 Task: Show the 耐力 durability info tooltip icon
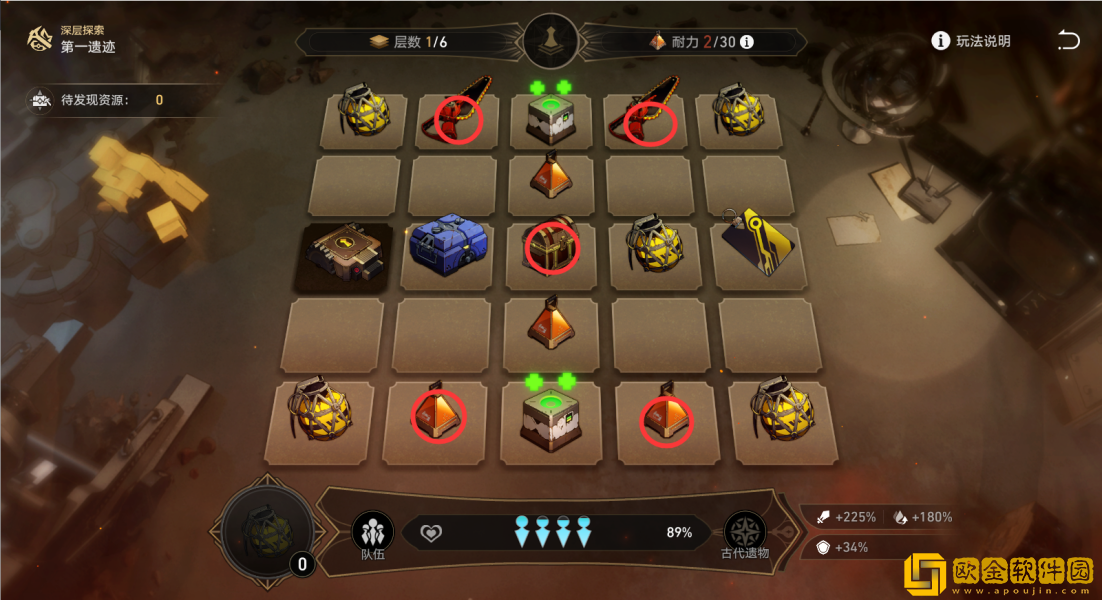[746, 42]
